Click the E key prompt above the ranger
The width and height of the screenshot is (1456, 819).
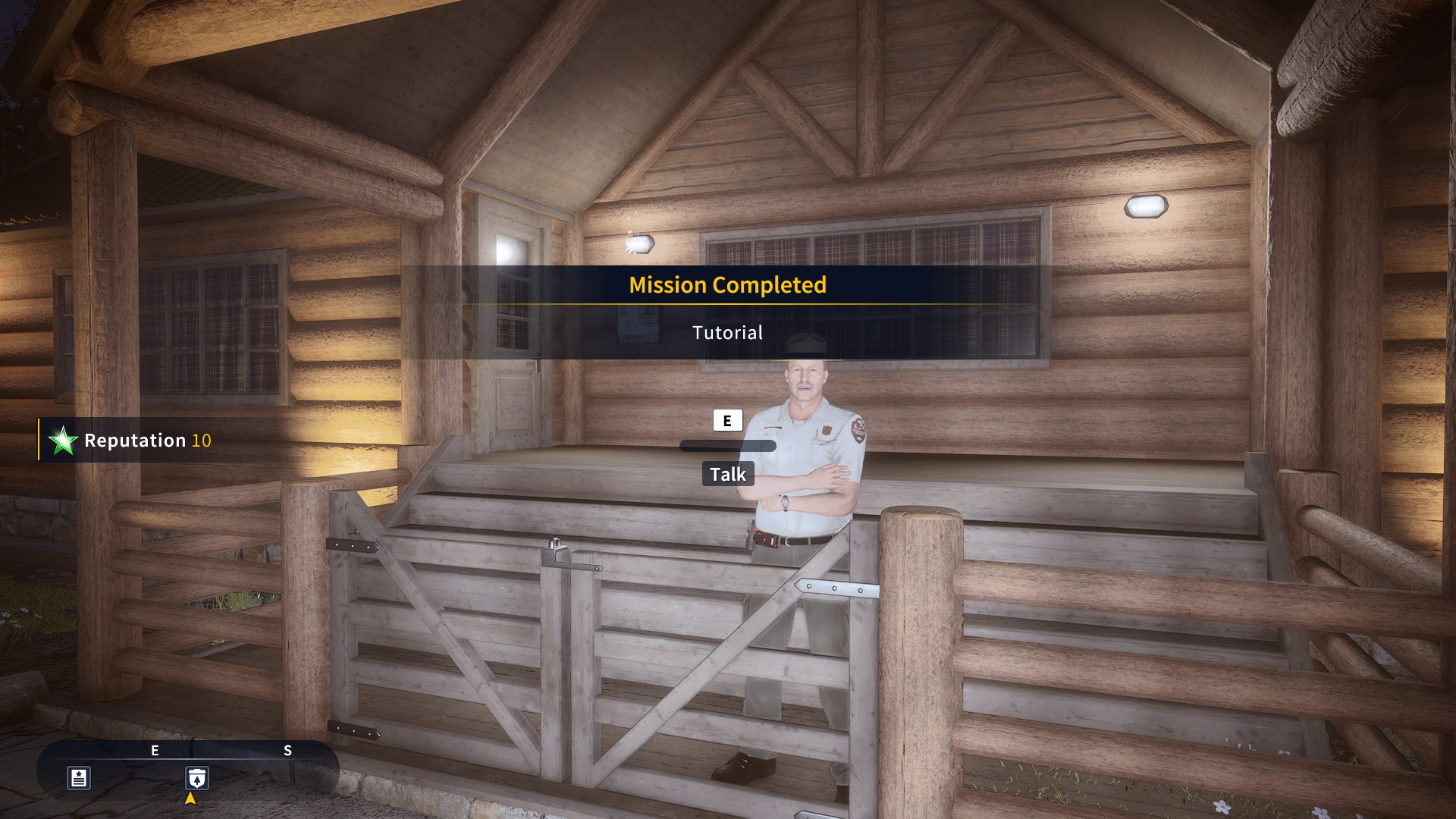[x=729, y=420]
